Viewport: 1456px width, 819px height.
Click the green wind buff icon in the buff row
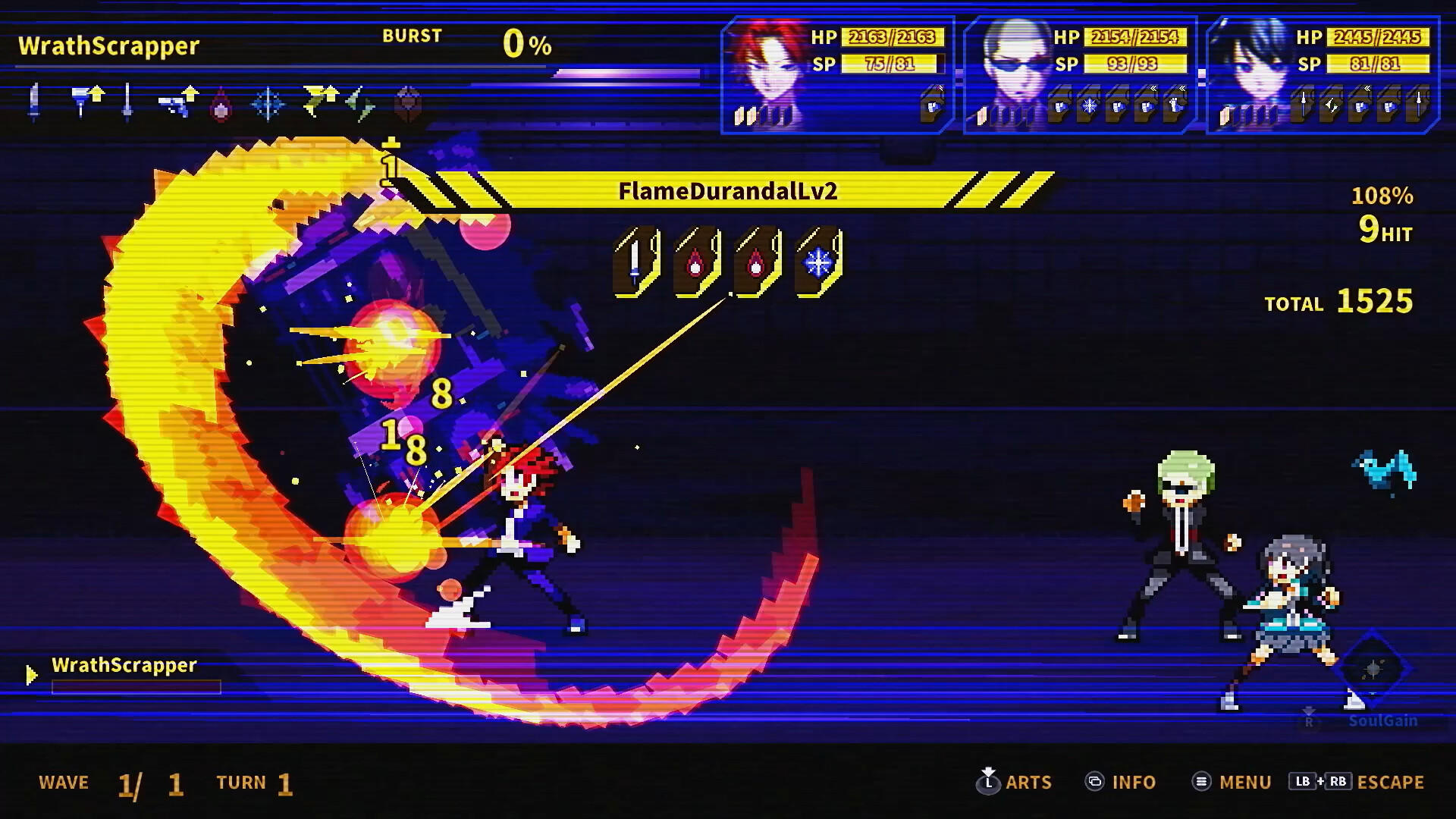pos(359,102)
